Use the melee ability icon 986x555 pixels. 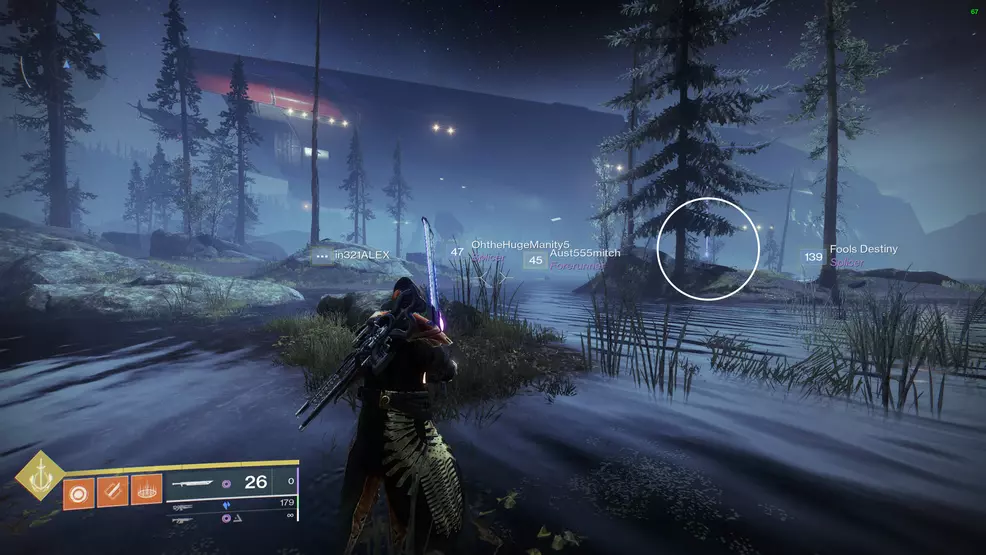(x=112, y=491)
